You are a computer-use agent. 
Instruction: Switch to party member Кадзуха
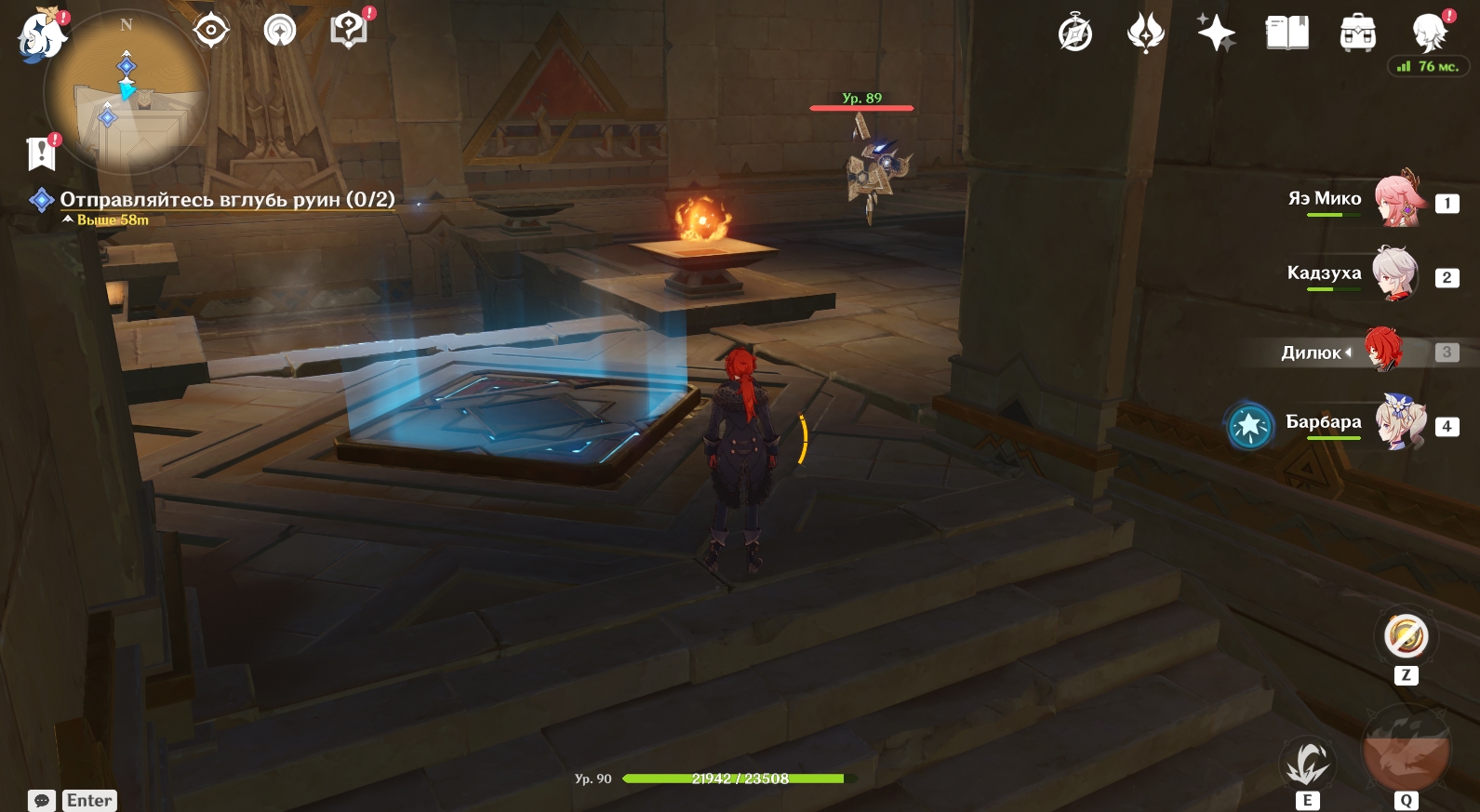(x=1396, y=273)
